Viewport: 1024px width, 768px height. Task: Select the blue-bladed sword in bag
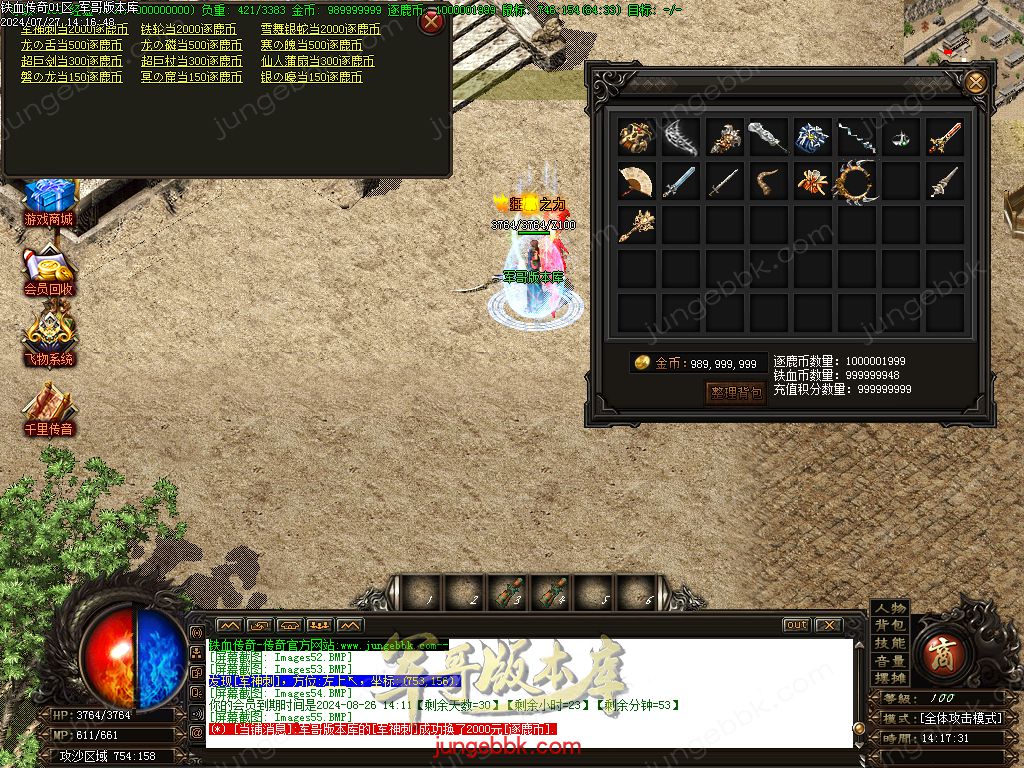tap(680, 182)
